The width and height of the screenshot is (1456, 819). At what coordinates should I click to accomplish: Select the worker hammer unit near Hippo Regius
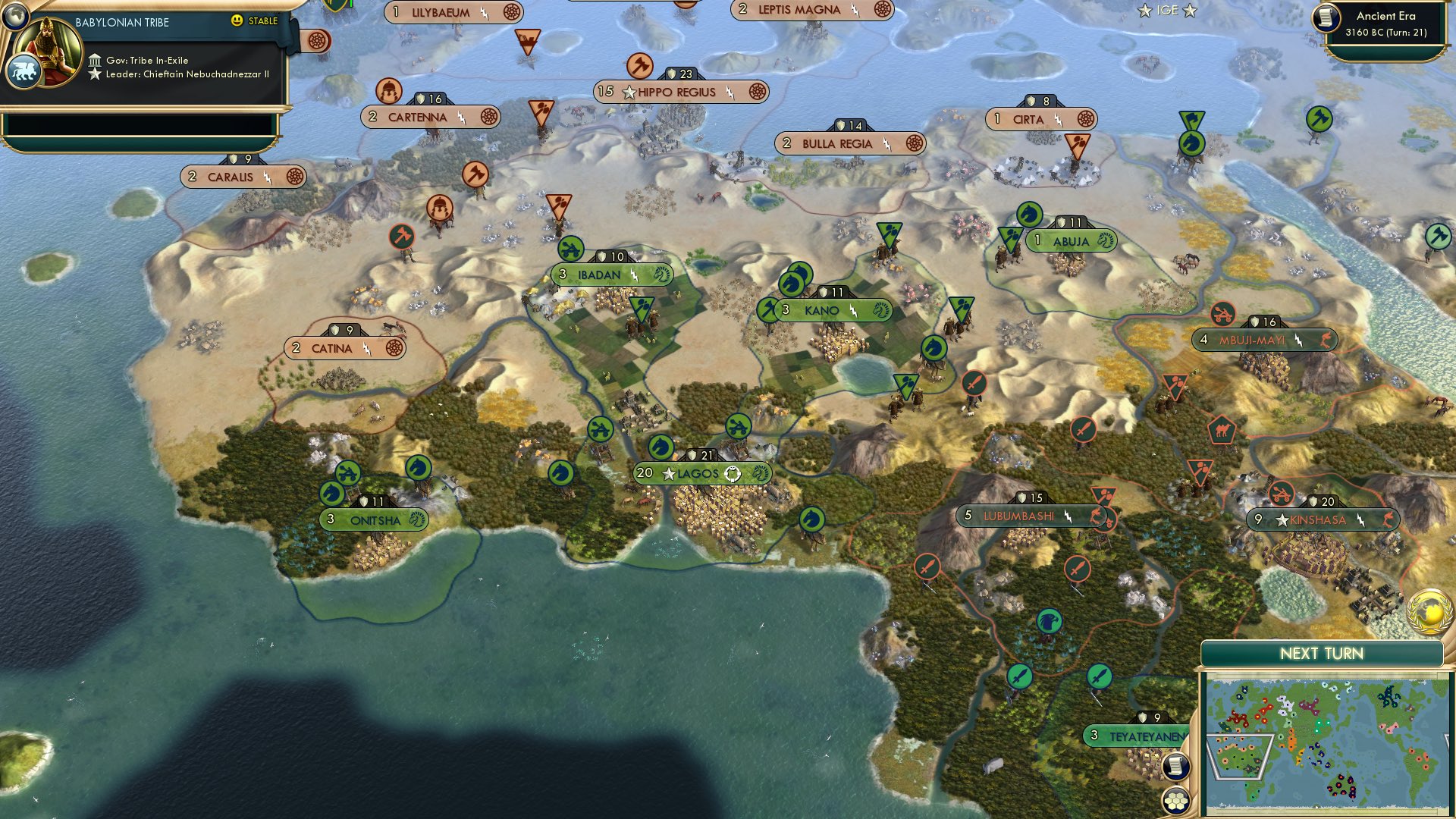[639, 66]
